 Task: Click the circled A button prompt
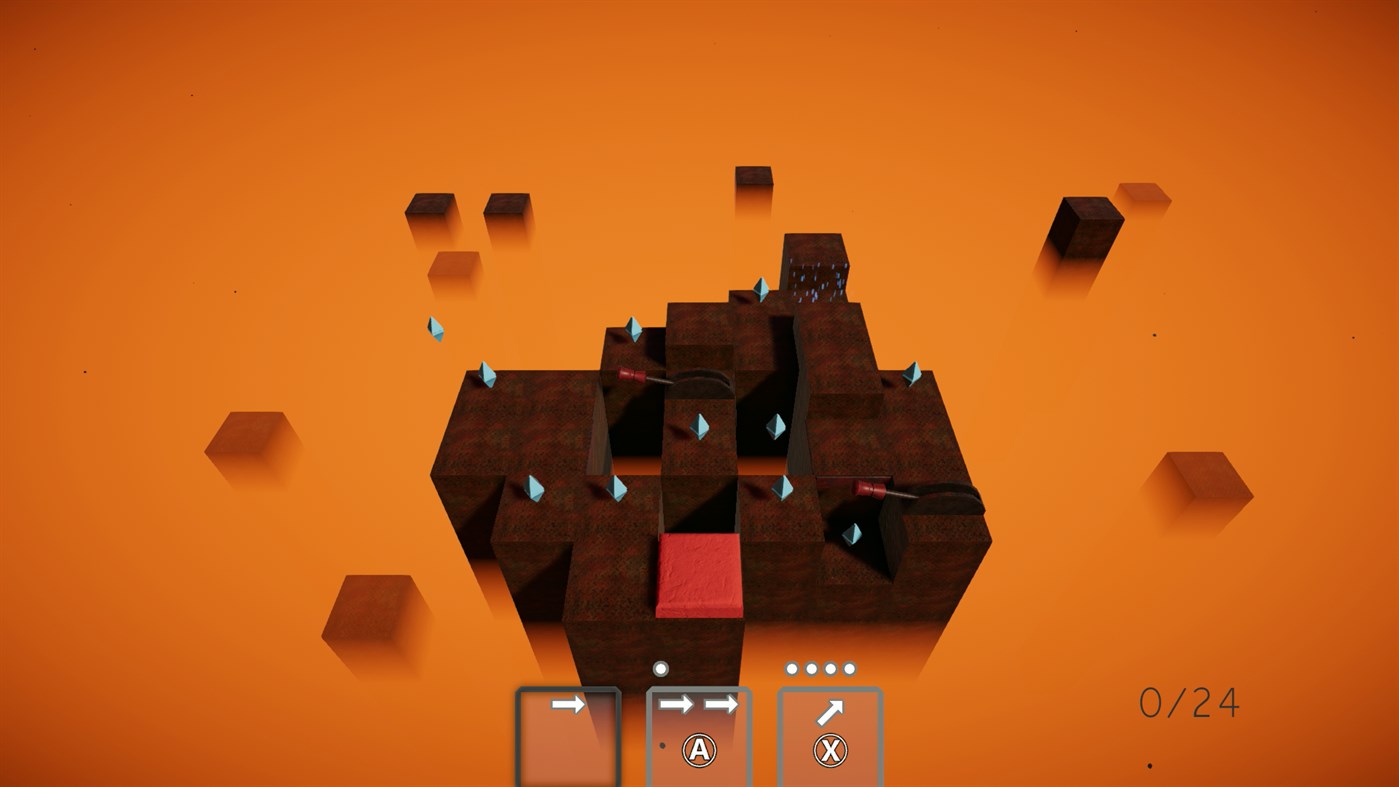pos(700,750)
